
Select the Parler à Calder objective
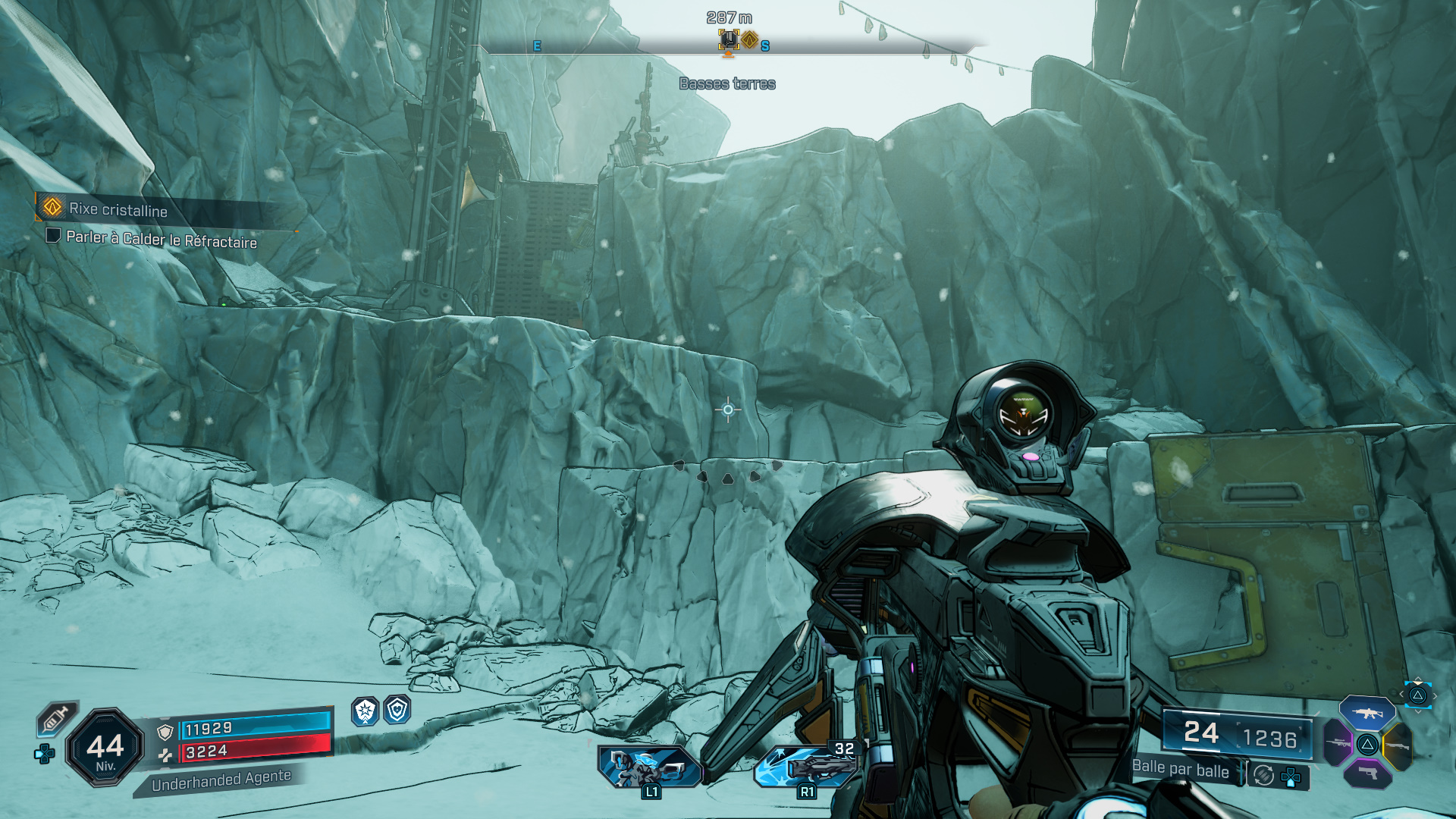pyautogui.click(x=161, y=240)
